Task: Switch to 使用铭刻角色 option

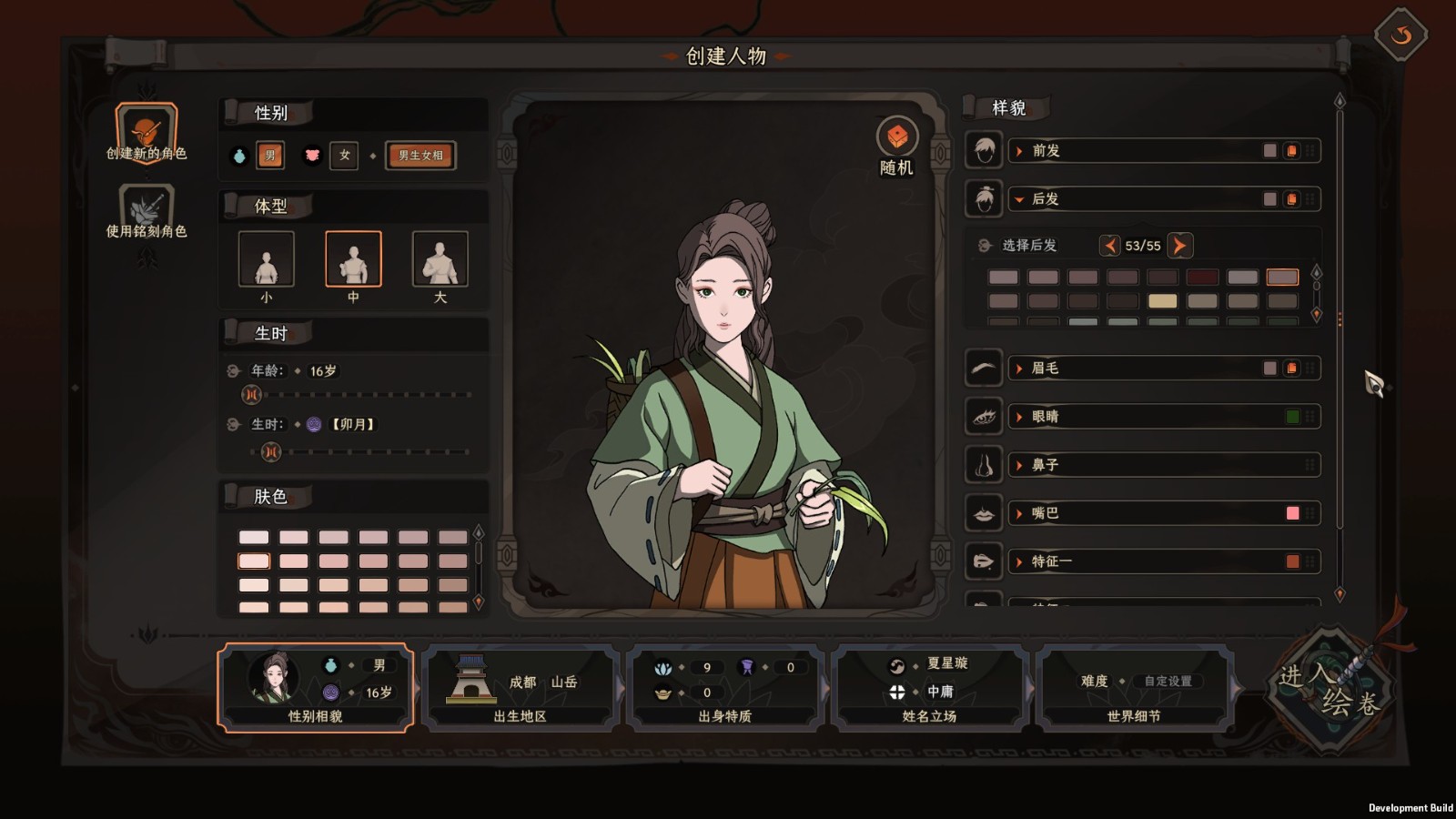Action: tap(146, 211)
